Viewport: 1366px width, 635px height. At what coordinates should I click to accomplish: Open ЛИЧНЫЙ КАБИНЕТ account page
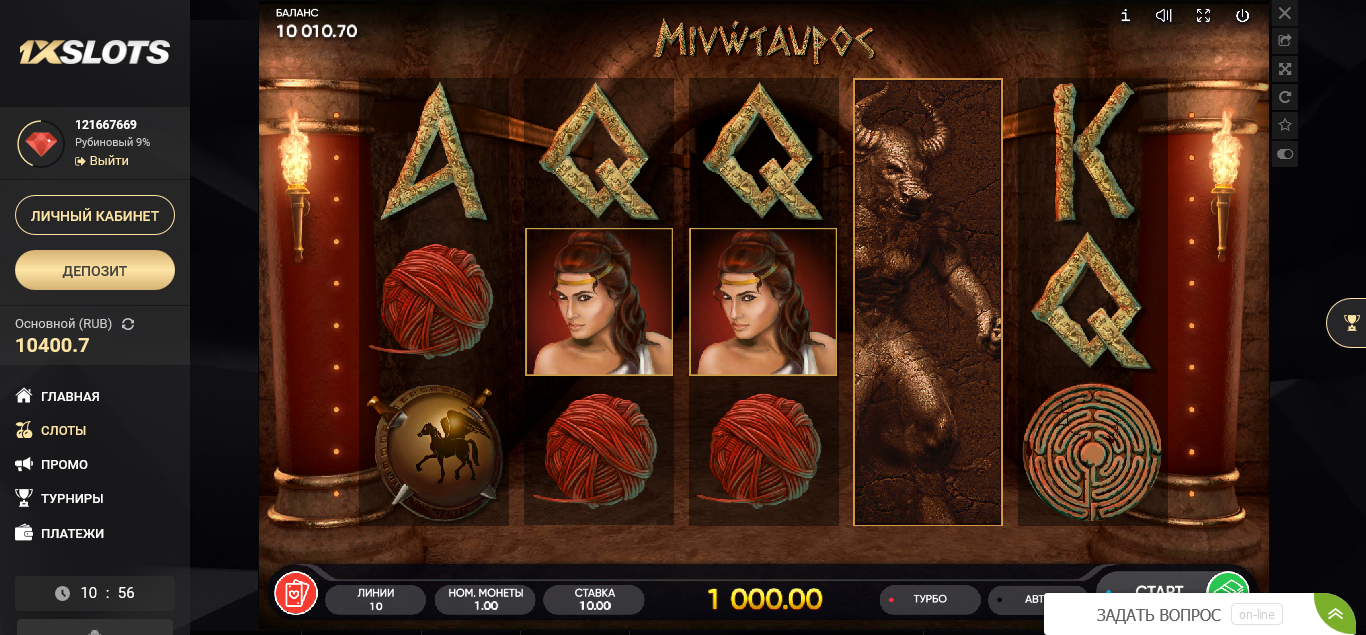pos(95,215)
